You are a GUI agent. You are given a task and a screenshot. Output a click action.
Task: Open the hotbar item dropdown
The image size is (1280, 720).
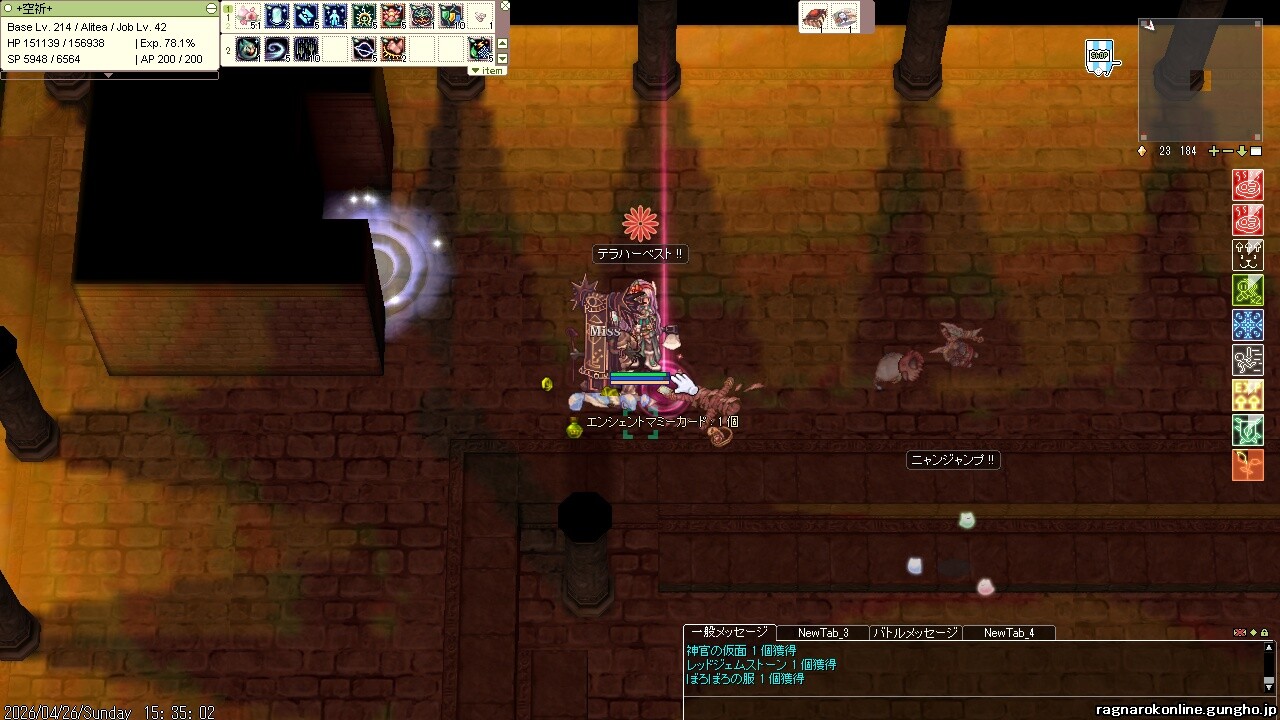488,70
